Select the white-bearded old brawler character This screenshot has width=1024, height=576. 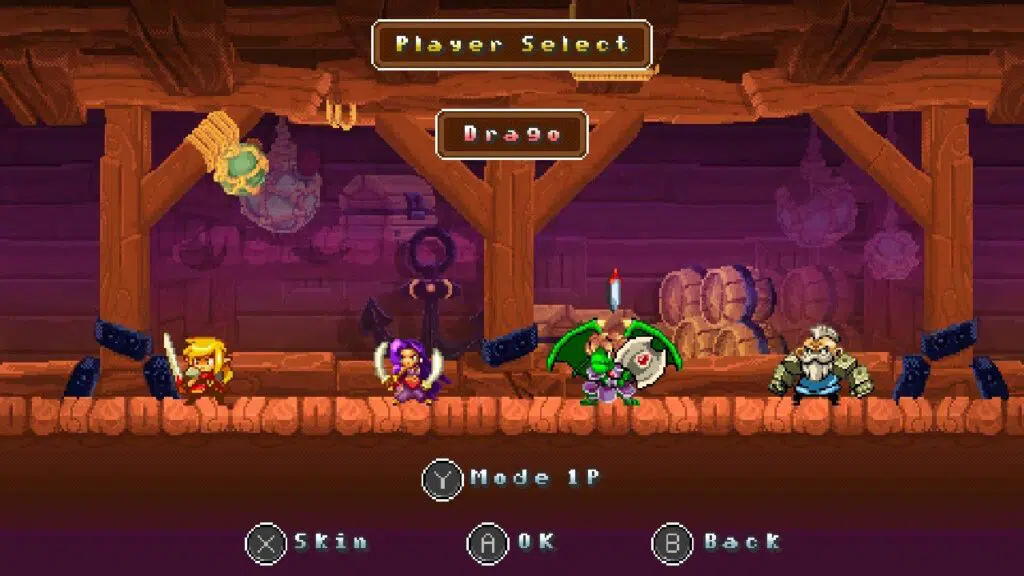point(820,367)
